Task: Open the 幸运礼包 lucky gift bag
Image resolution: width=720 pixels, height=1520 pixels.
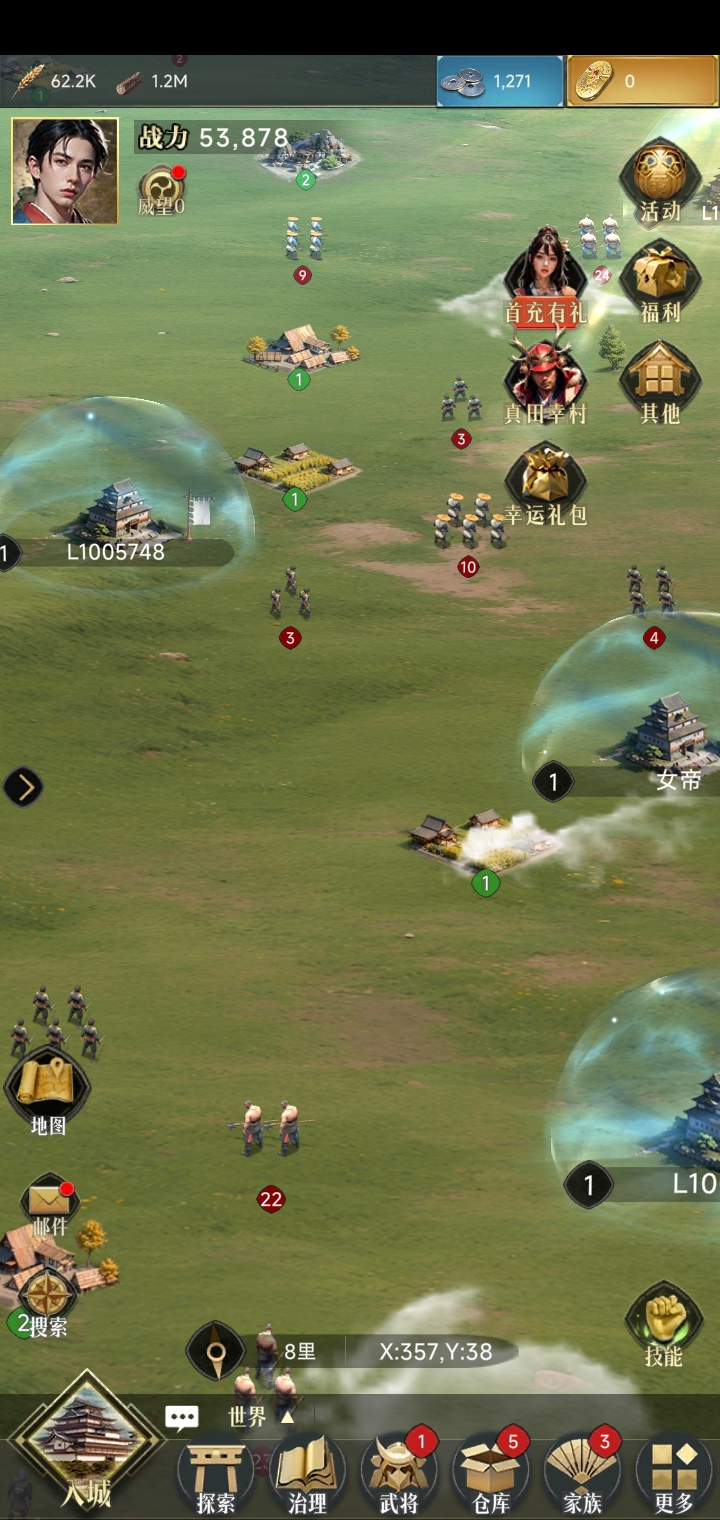Action: click(545, 483)
